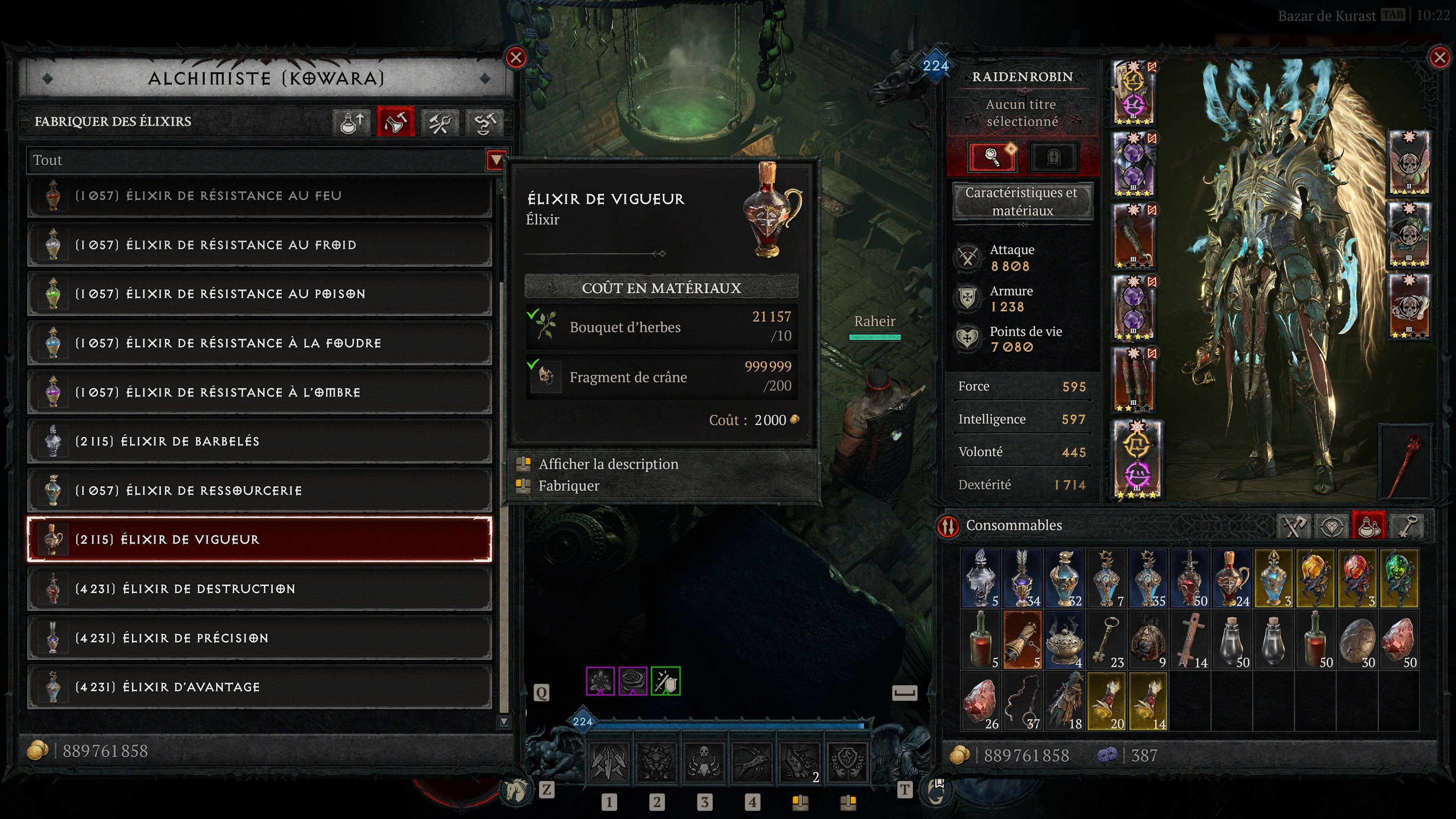Toggle the consumables potion filter in the inventory

pyautogui.click(x=1369, y=526)
